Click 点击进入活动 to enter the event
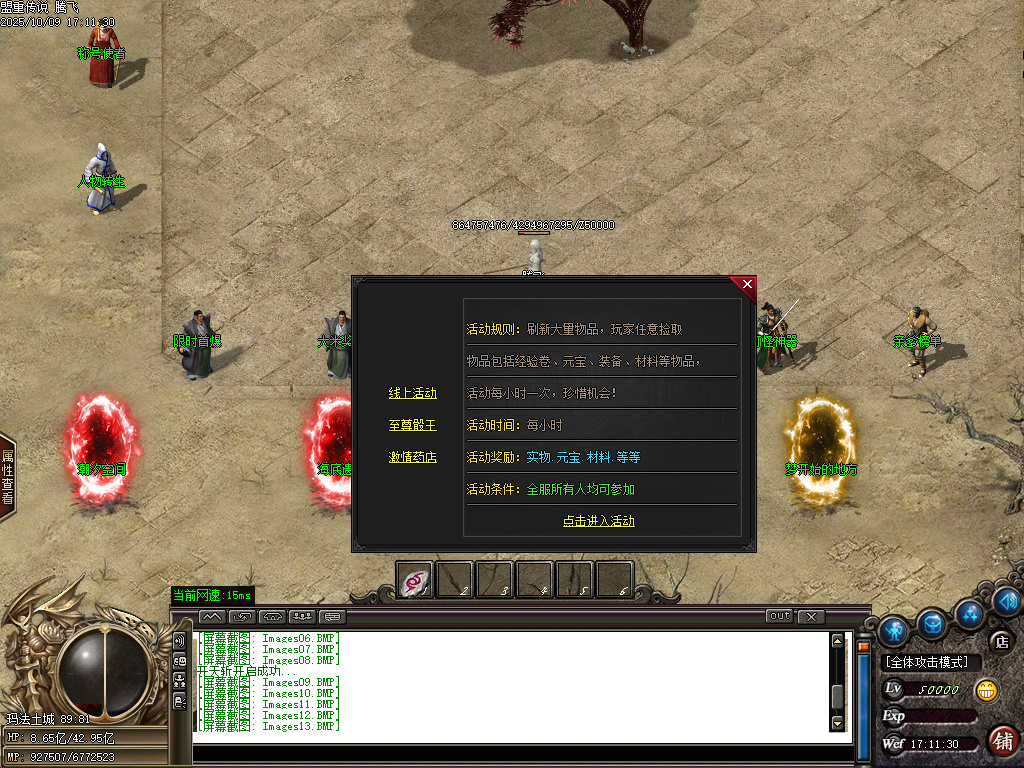 coord(598,521)
